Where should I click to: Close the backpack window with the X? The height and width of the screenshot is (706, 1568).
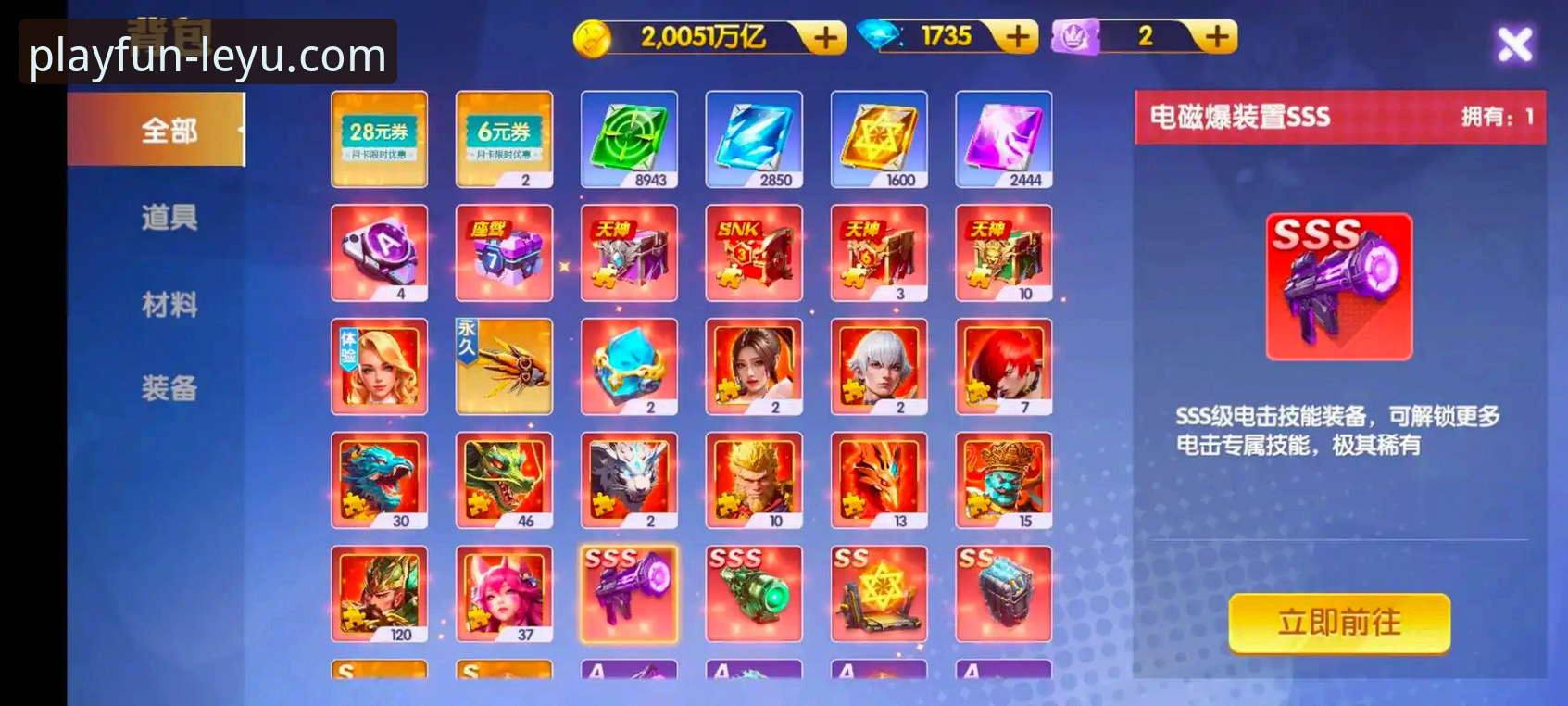[1514, 44]
